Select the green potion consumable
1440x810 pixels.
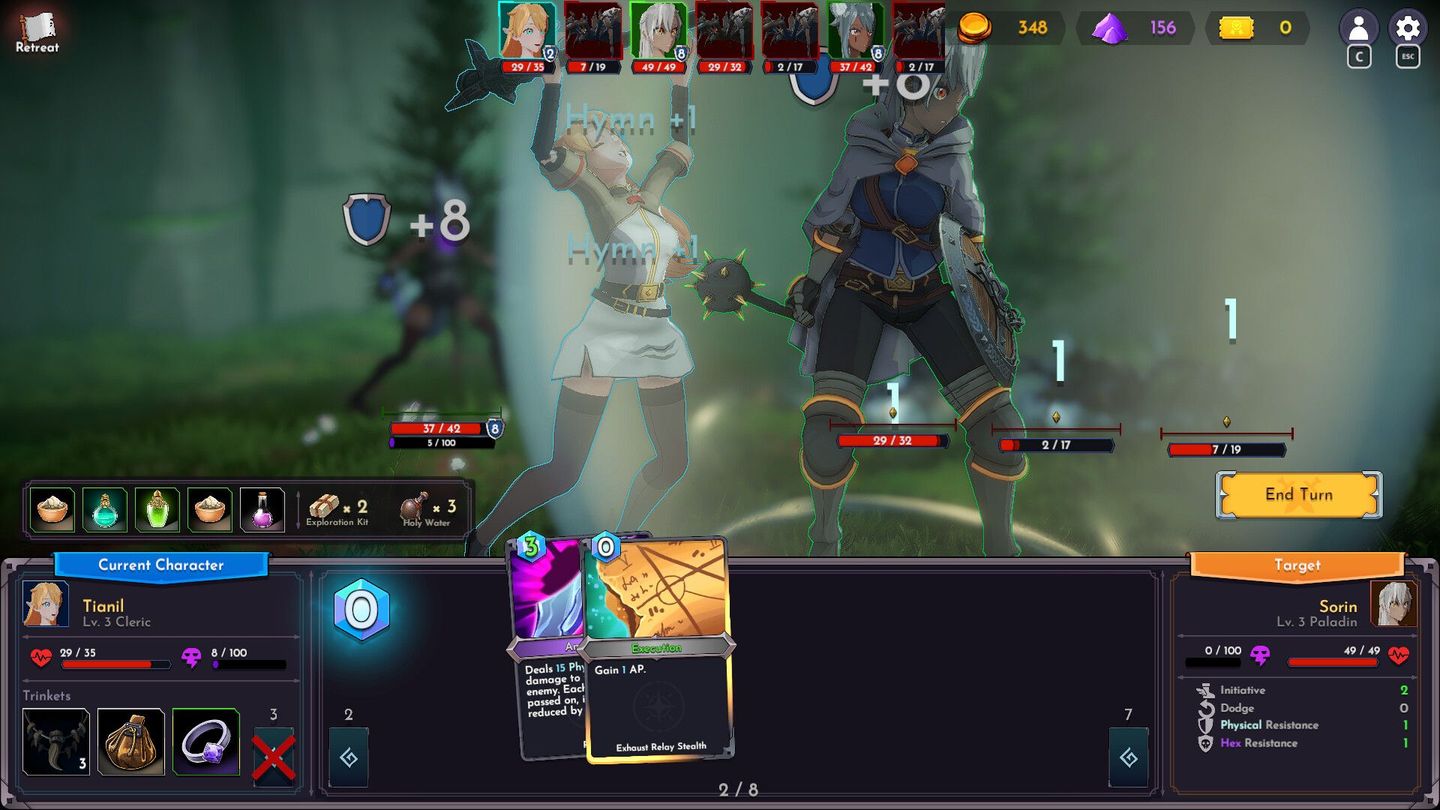coord(158,509)
